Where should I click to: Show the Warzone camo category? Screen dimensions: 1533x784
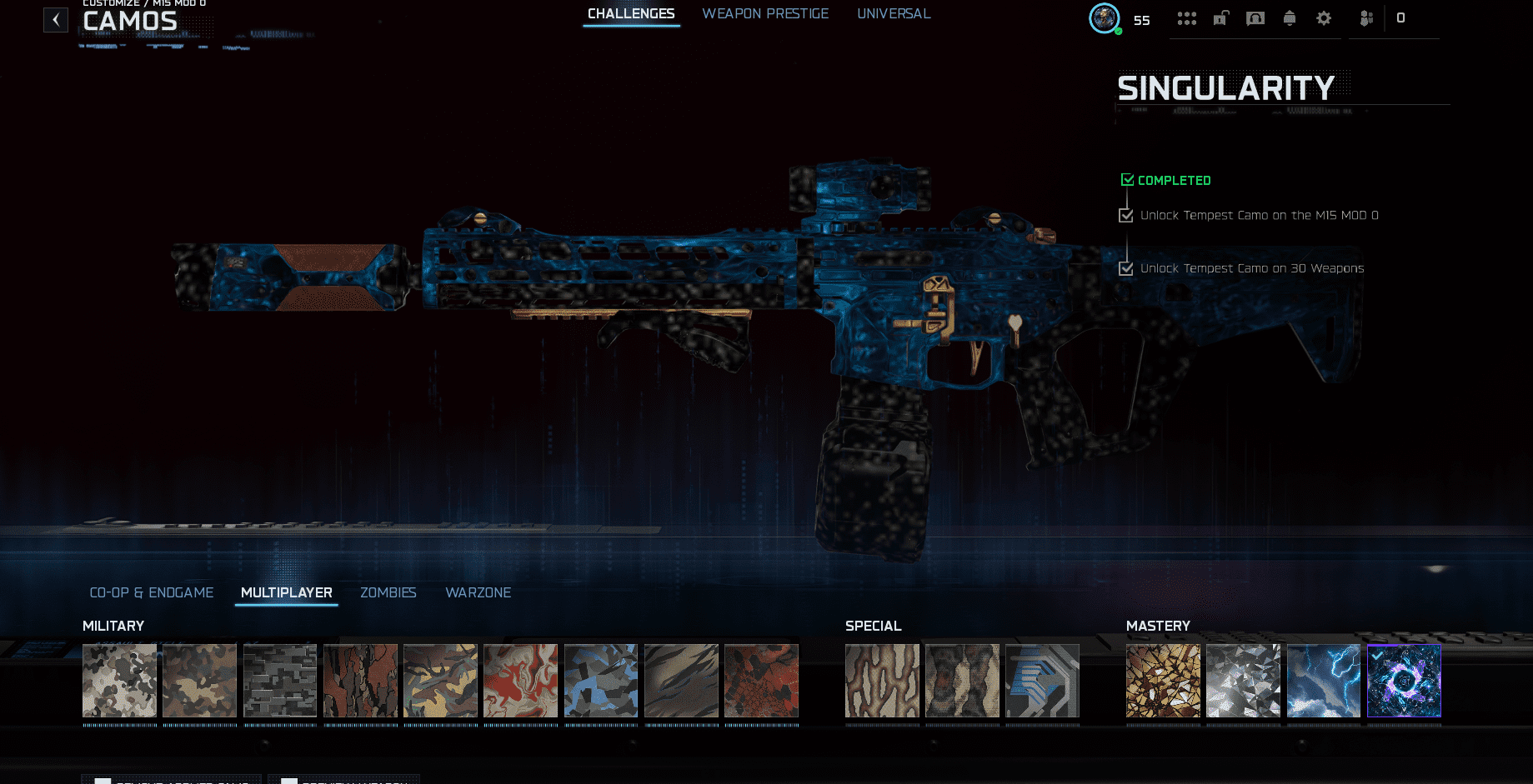tap(478, 592)
